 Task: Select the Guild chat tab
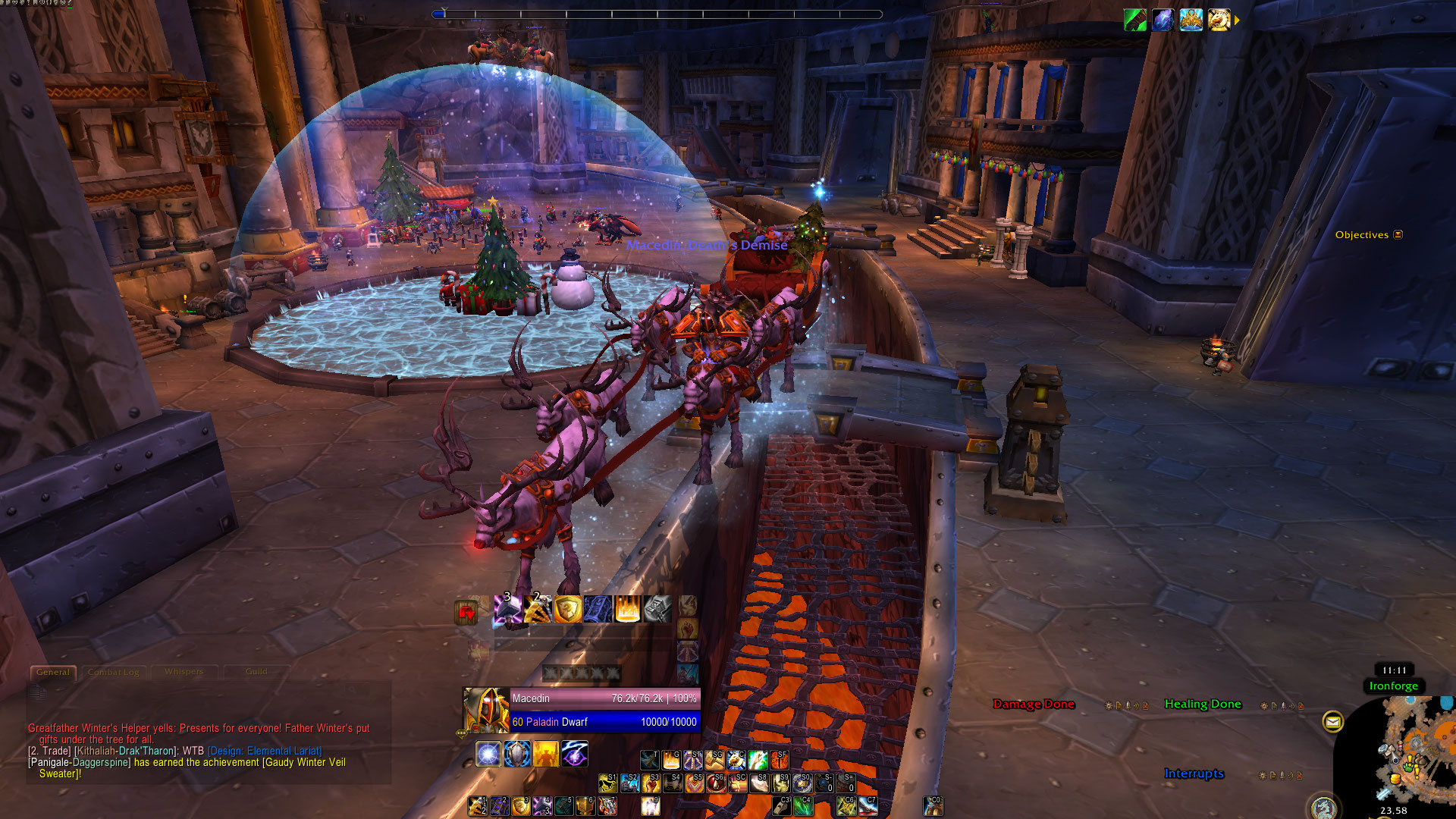click(x=256, y=672)
